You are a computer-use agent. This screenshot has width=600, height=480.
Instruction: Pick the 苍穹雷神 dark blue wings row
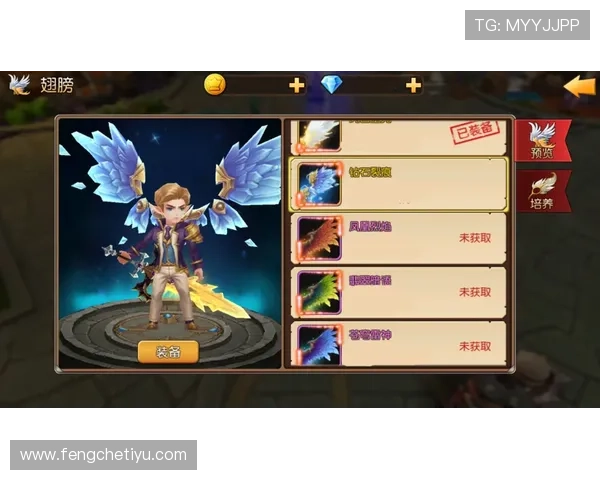pos(398,345)
